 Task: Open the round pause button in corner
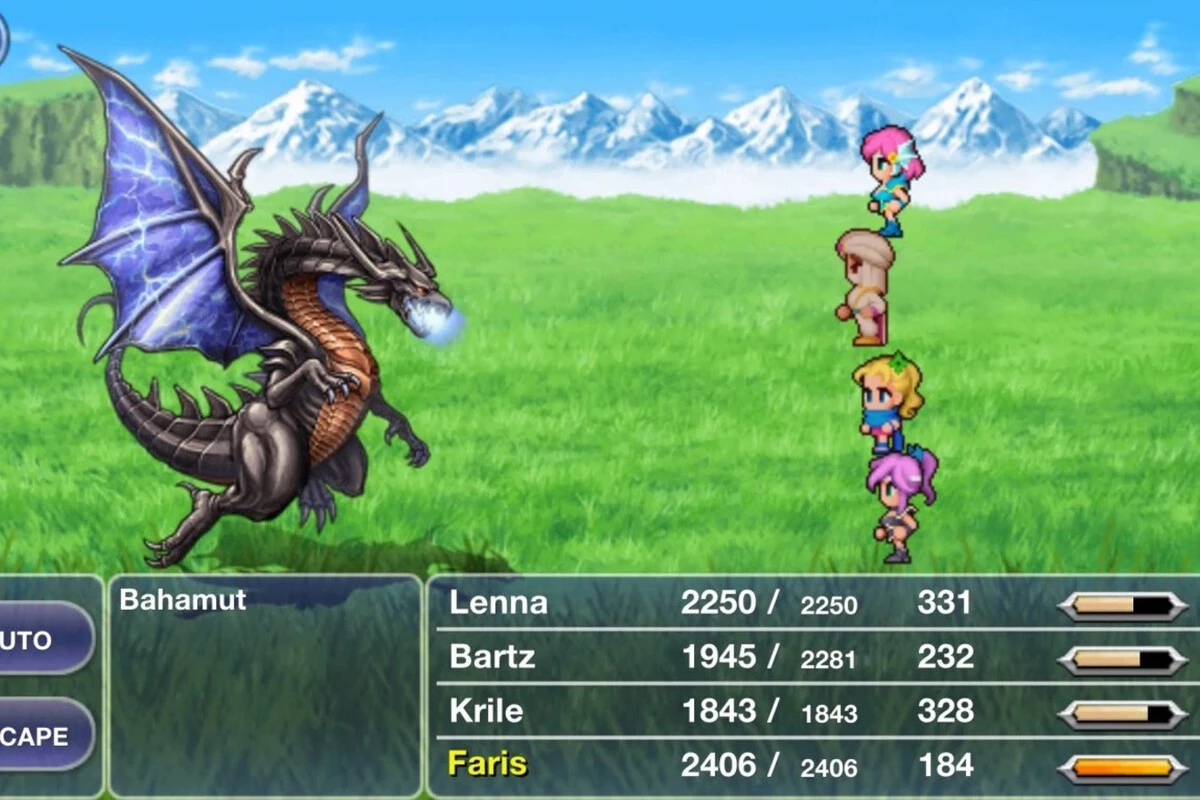3,38
